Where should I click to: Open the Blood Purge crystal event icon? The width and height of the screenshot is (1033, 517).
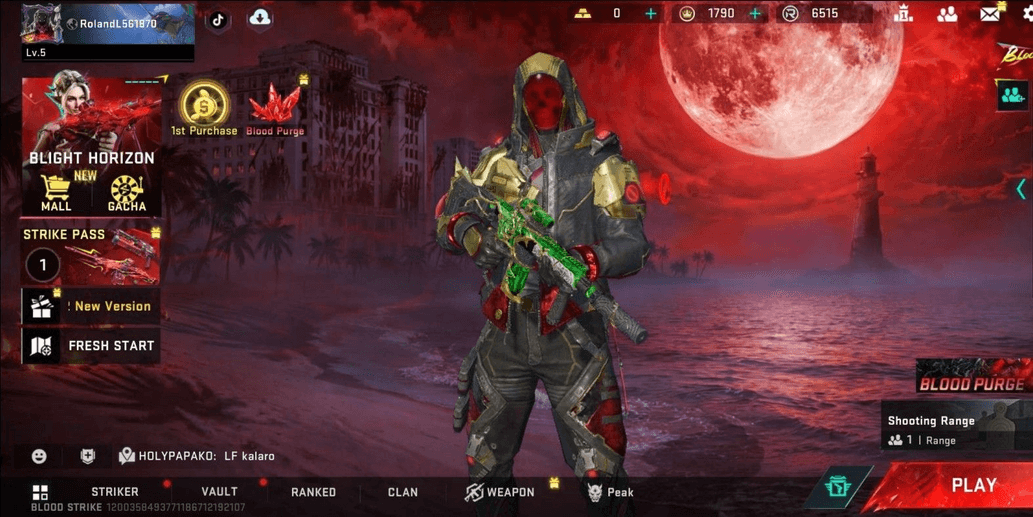click(x=275, y=108)
